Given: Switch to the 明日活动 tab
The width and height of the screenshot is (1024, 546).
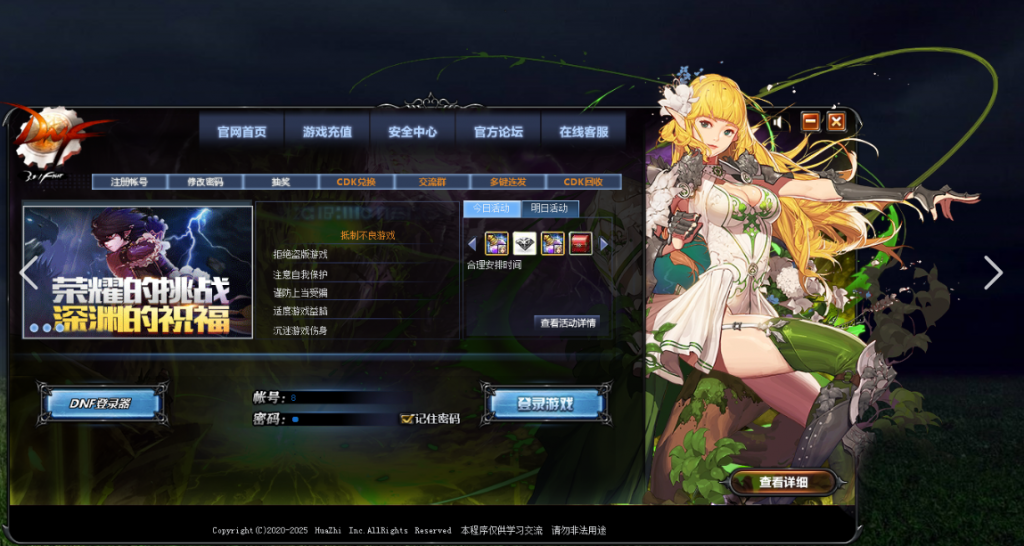Looking at the screenshot, I should click(x=549, y=208).
